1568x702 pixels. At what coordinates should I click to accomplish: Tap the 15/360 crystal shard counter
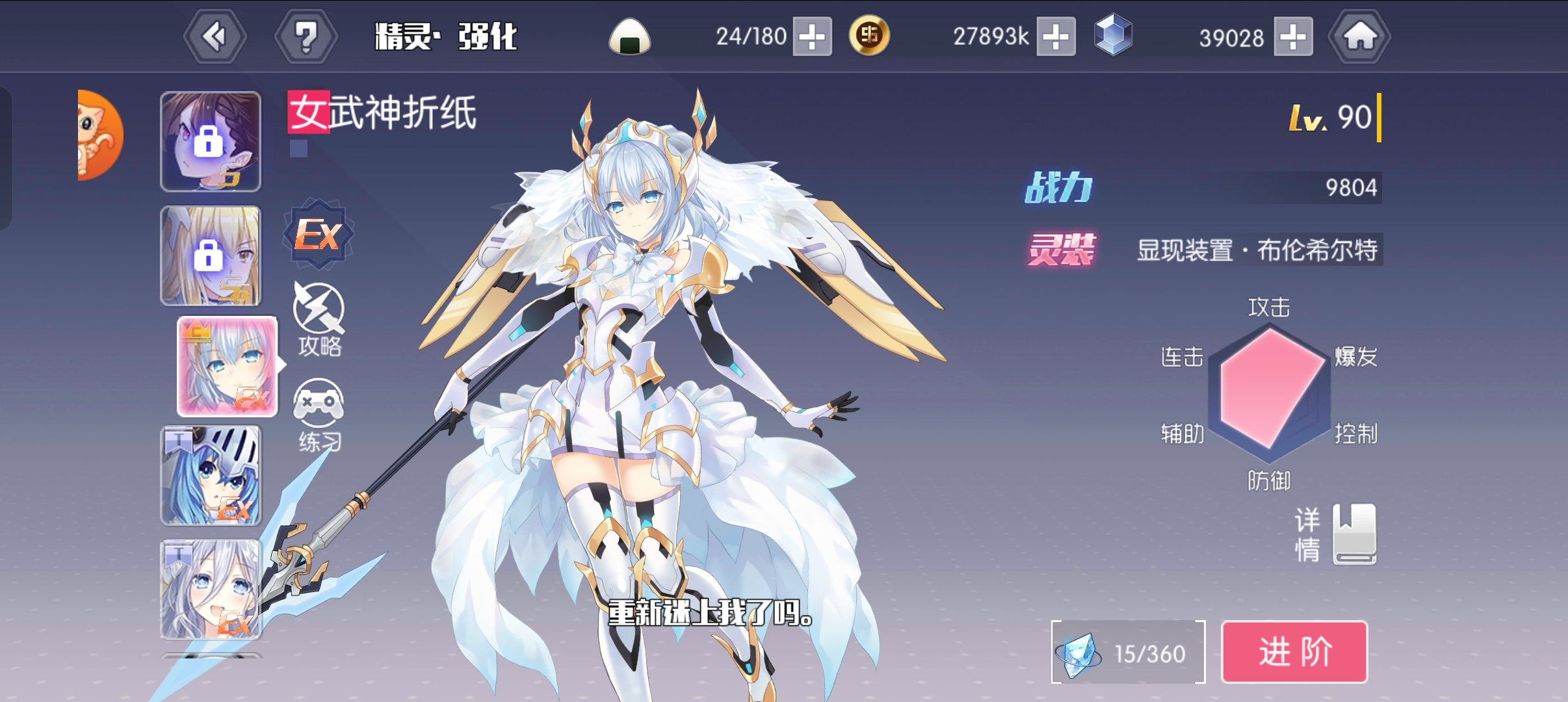coord(1128,653)
